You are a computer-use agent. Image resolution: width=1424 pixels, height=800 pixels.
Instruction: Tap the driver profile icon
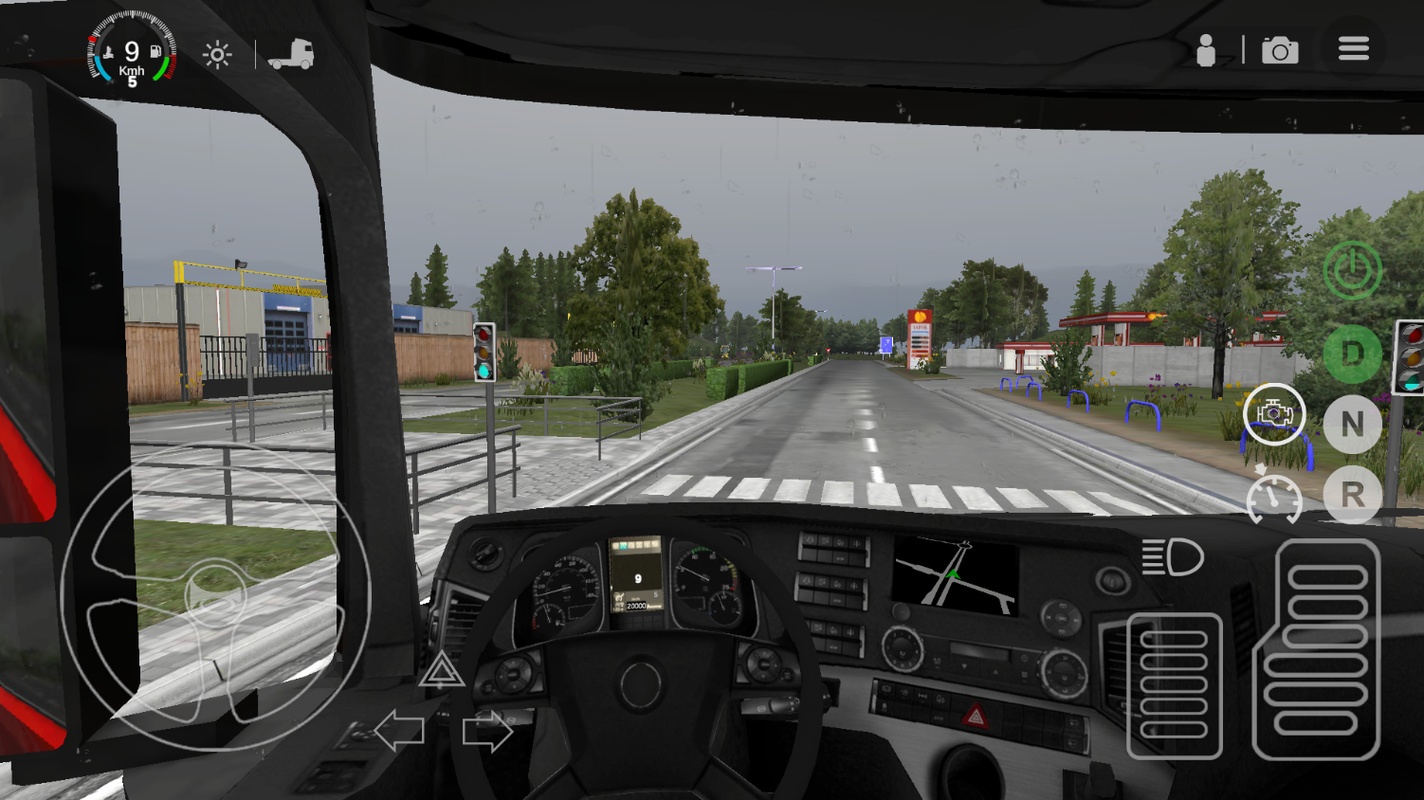coord(1205,47)
